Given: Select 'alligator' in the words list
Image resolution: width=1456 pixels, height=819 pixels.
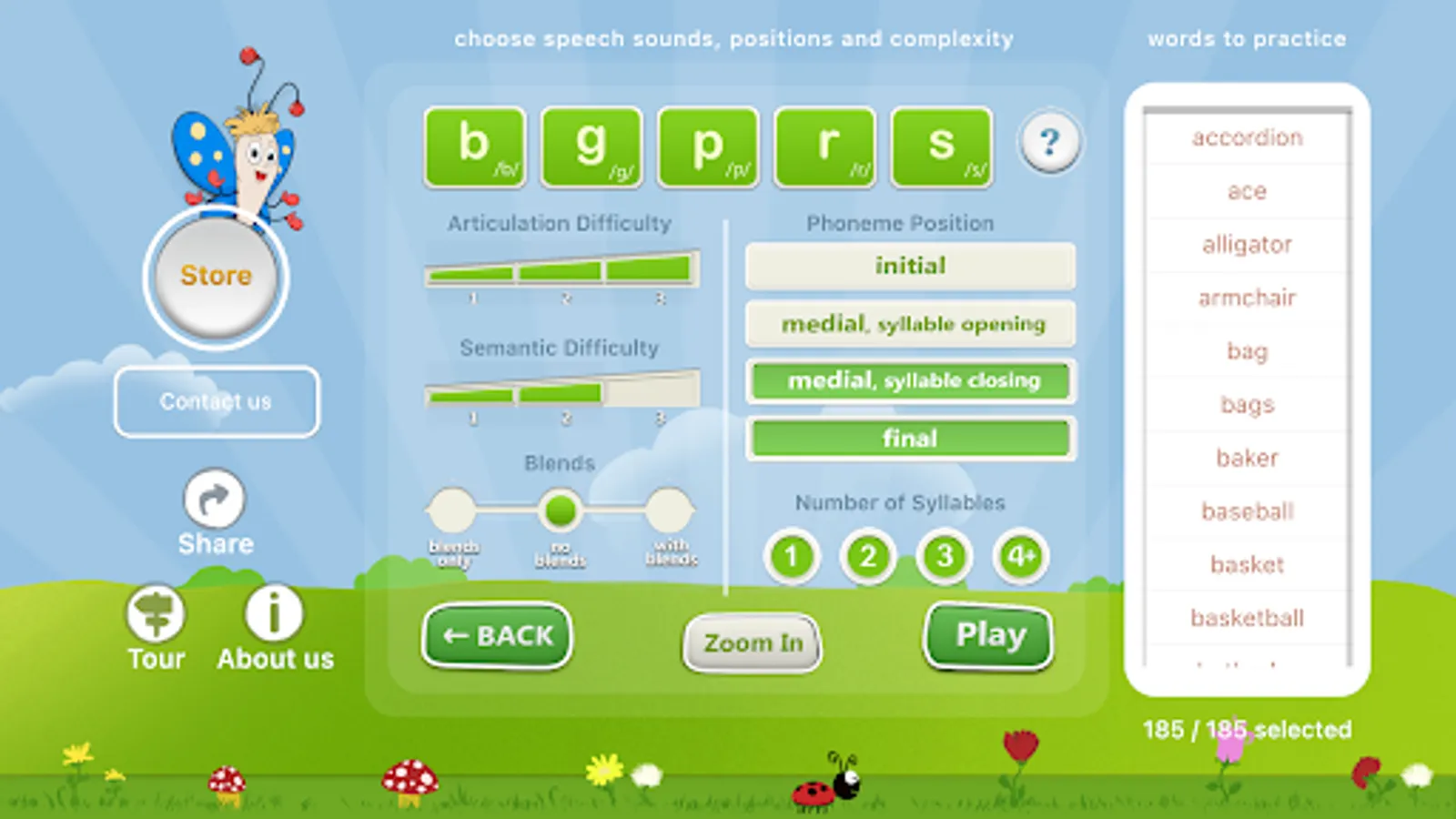Looking at the screenshot, I should coord(1246,244).
